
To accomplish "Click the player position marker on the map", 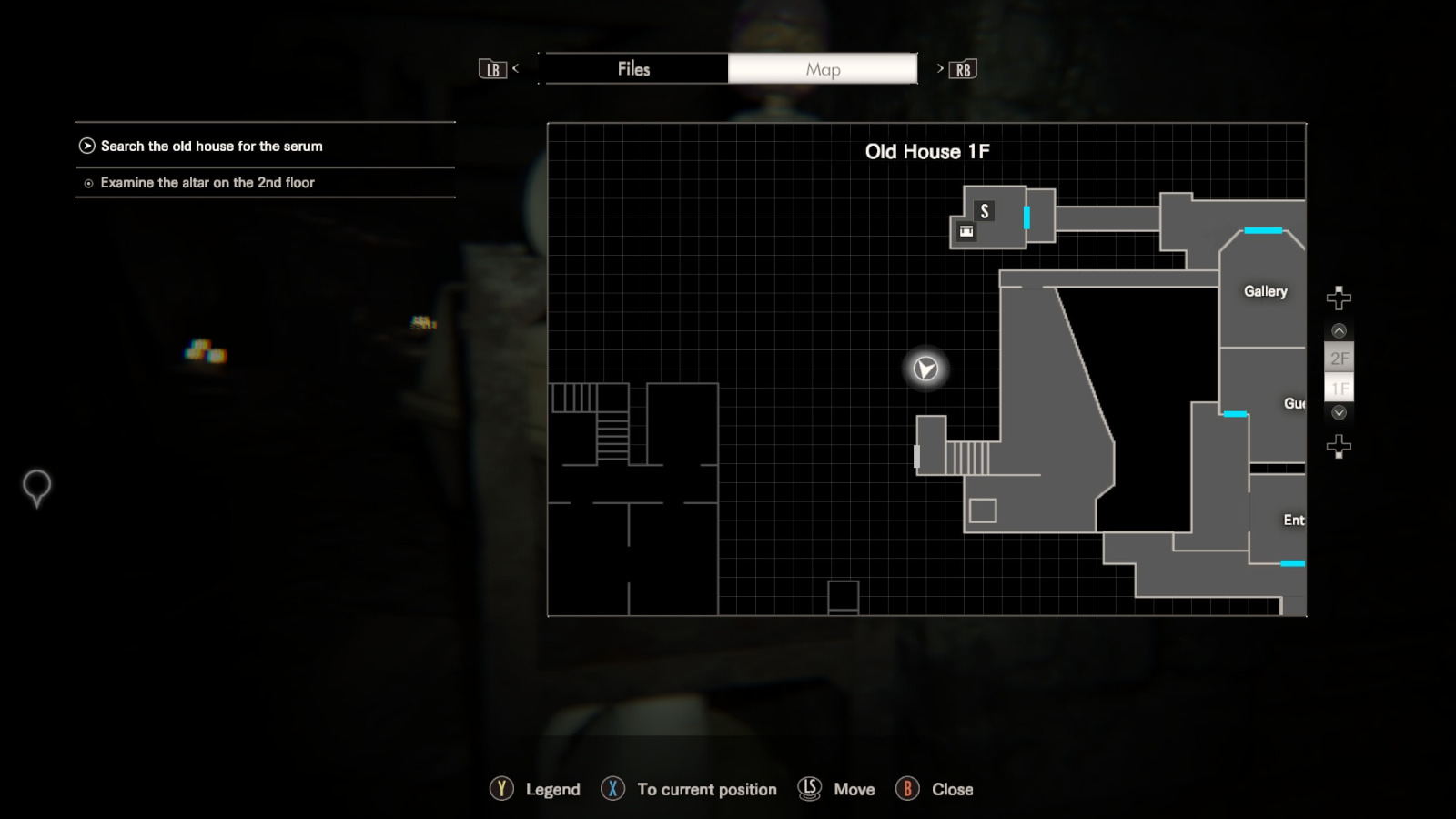I will coord(924,369).
